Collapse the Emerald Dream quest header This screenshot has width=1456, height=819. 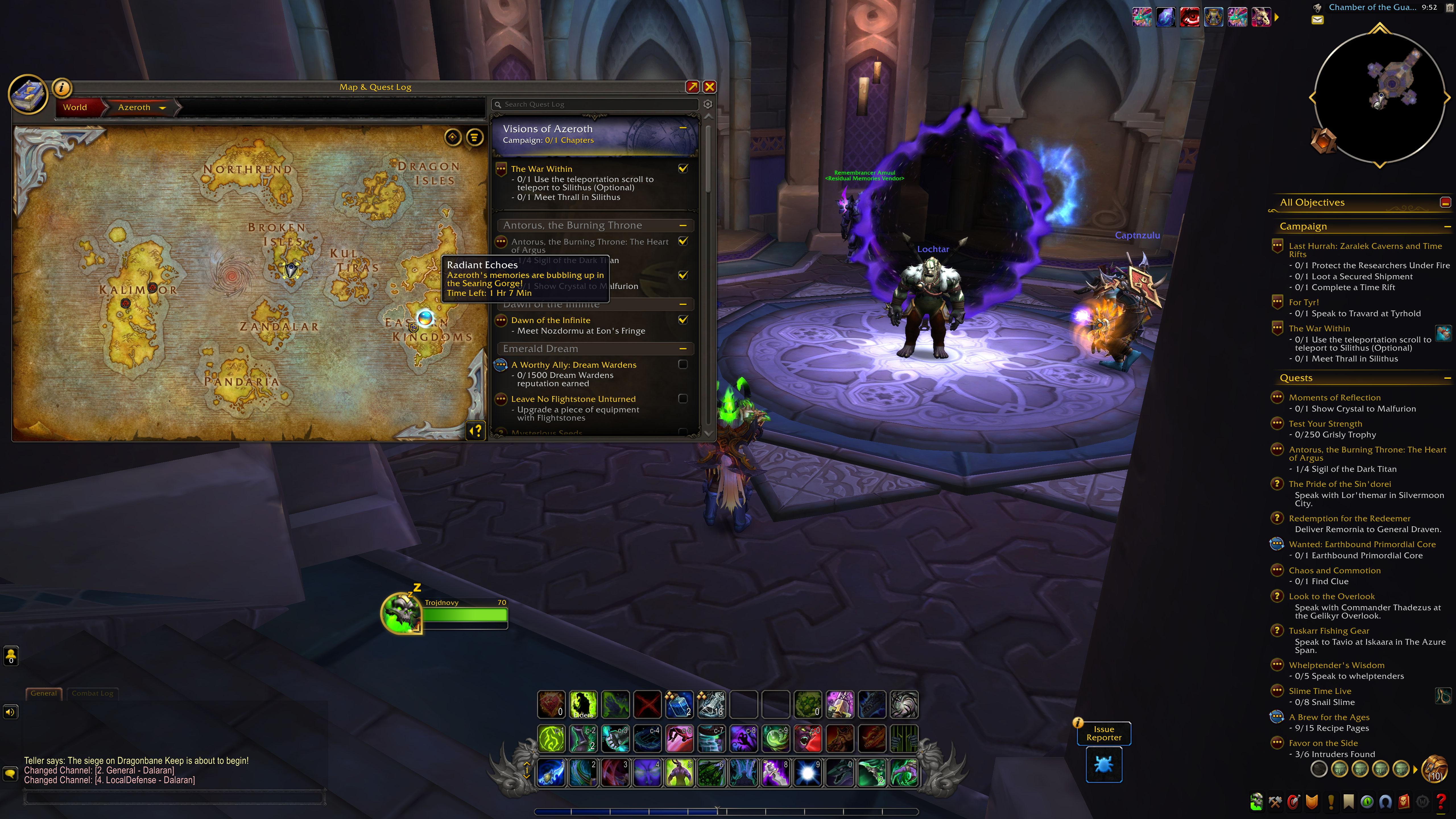pyautogui.click(x=683, y=349)
